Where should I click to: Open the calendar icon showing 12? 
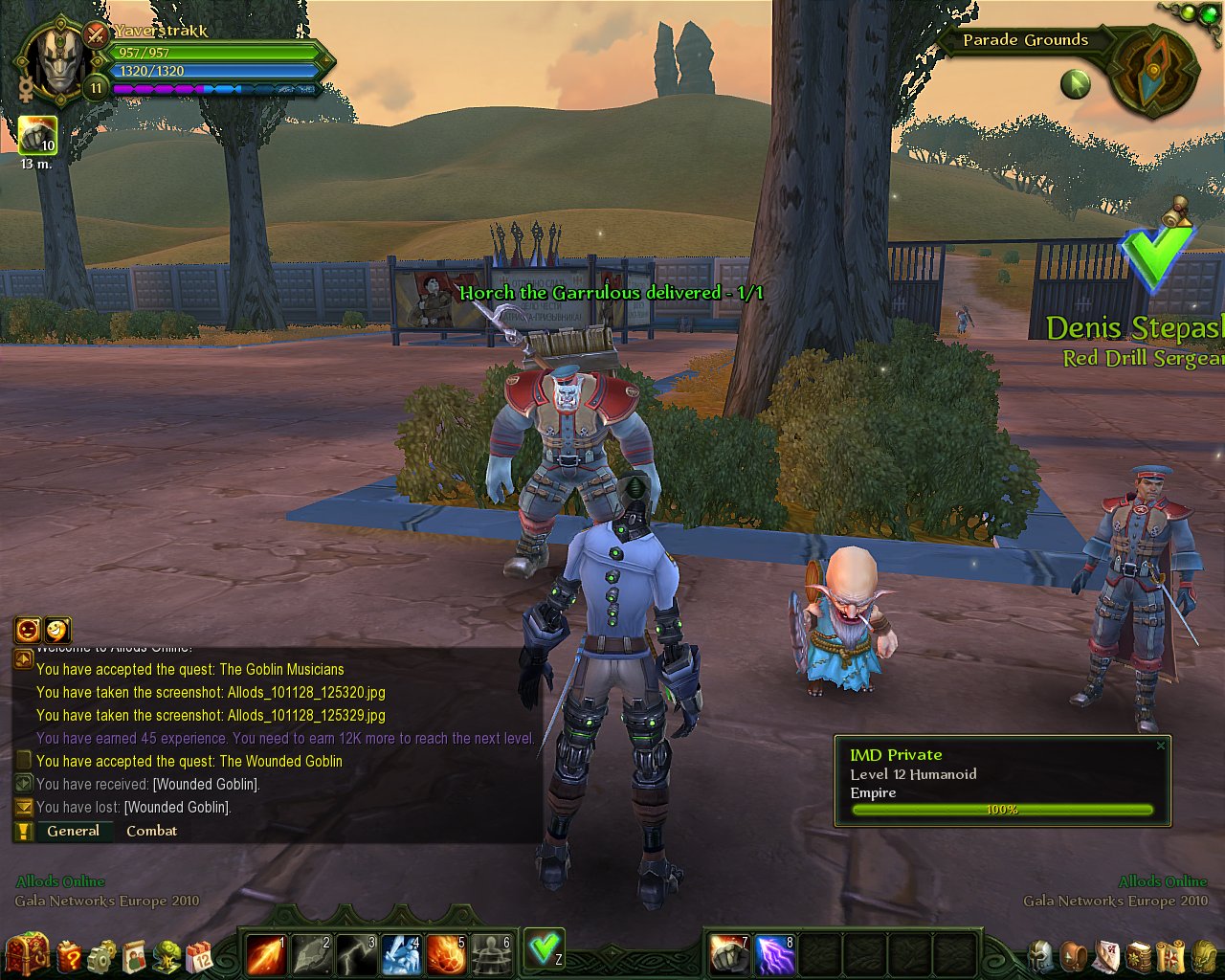coord(199,955)
